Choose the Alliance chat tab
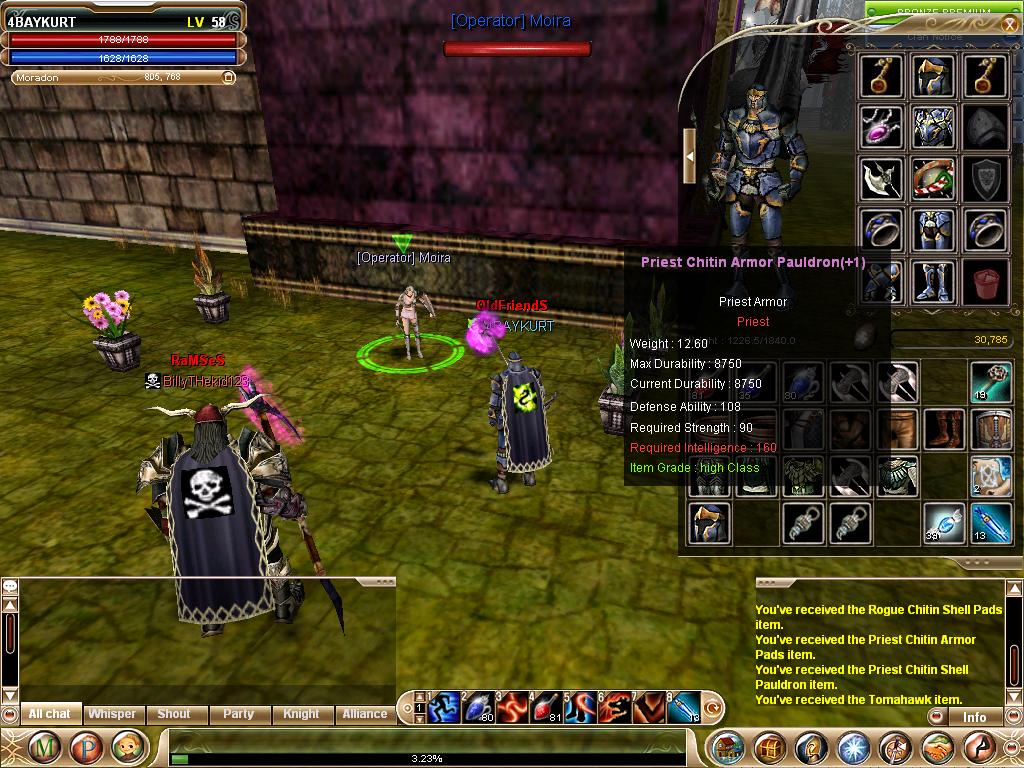The image size is (1024, 768). click(x=364, y=714)
